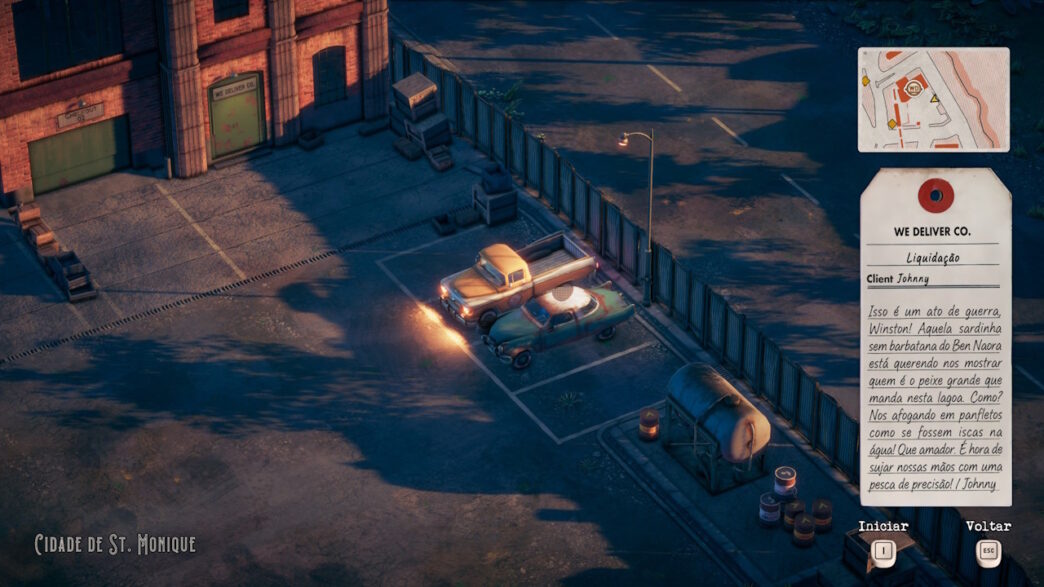Screen dimensions: 1044x587
Task: Click the We Deliver Co. marker on minimap
Action: [x=912, y=88]
